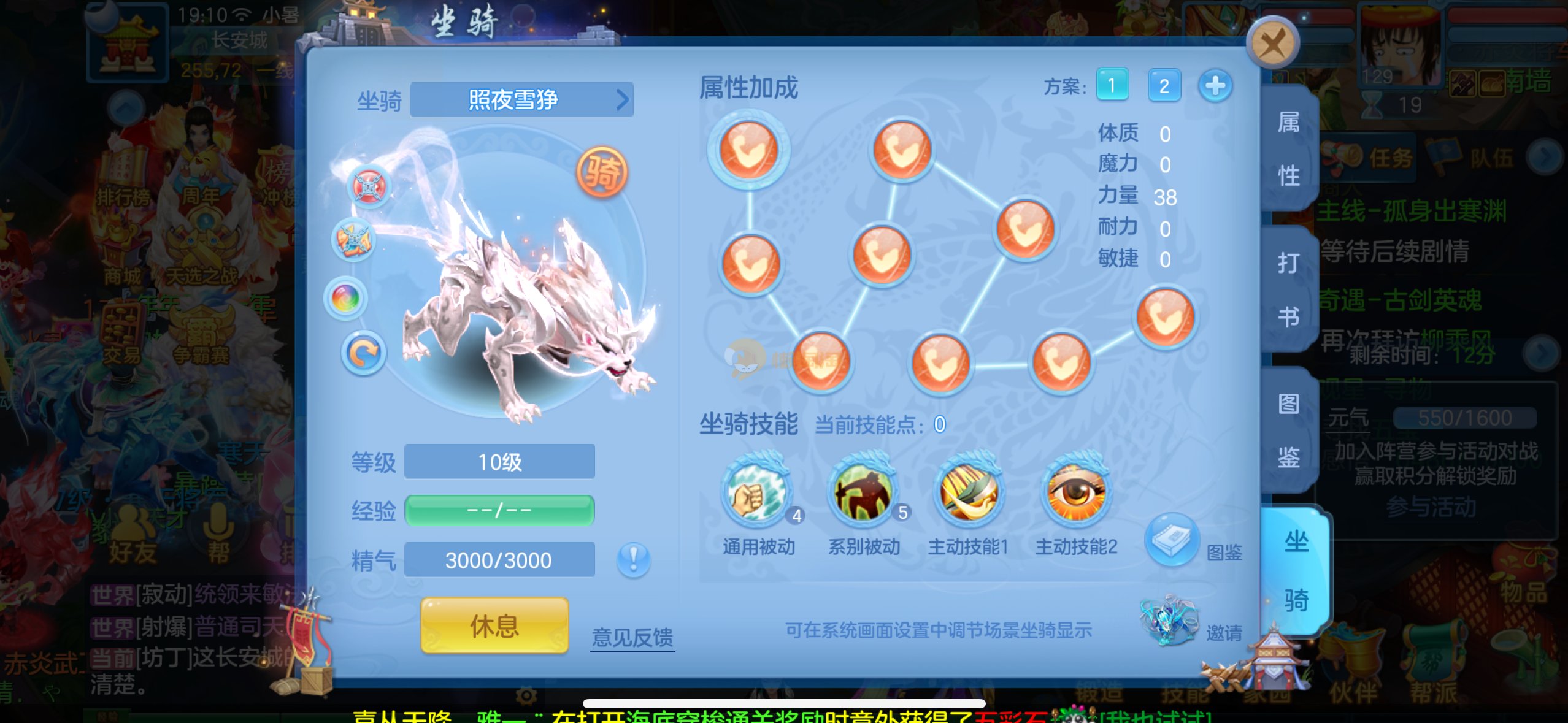Switch to the 属性 side tab
This screenshot has width=1568, height=723.
(1288, 149)
